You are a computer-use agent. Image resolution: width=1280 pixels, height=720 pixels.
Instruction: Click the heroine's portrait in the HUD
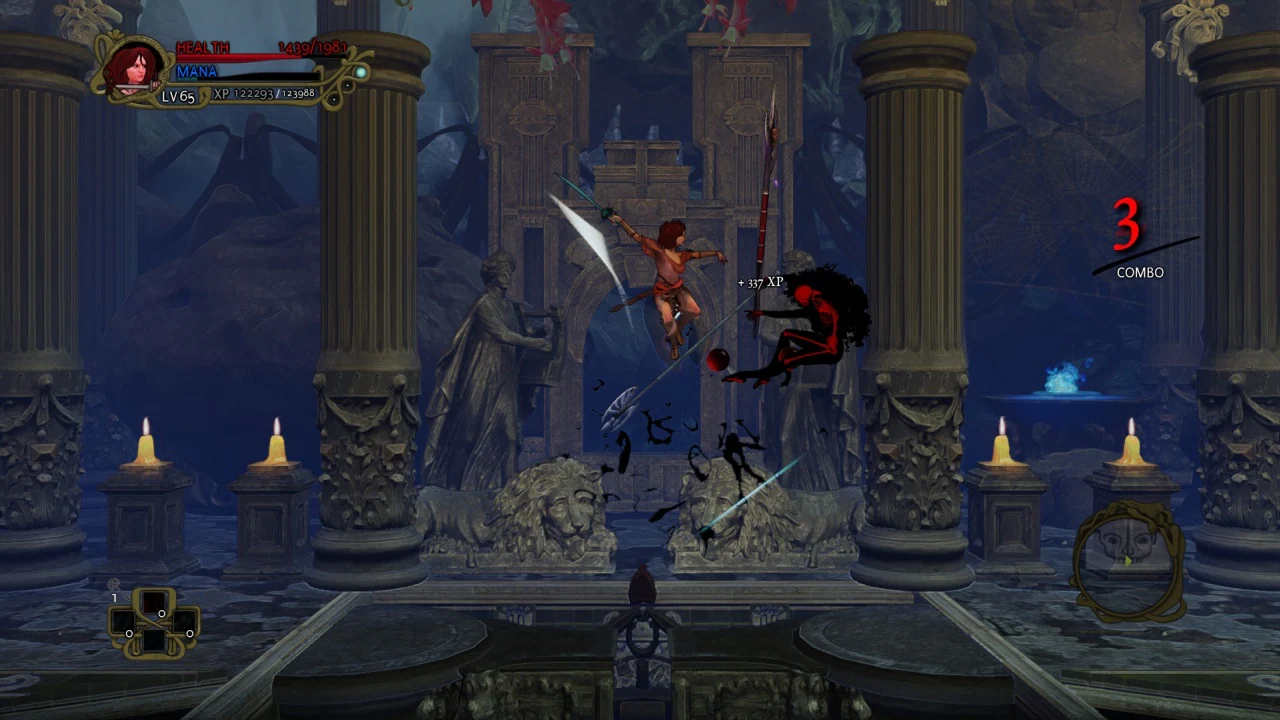tap(133, 68)
